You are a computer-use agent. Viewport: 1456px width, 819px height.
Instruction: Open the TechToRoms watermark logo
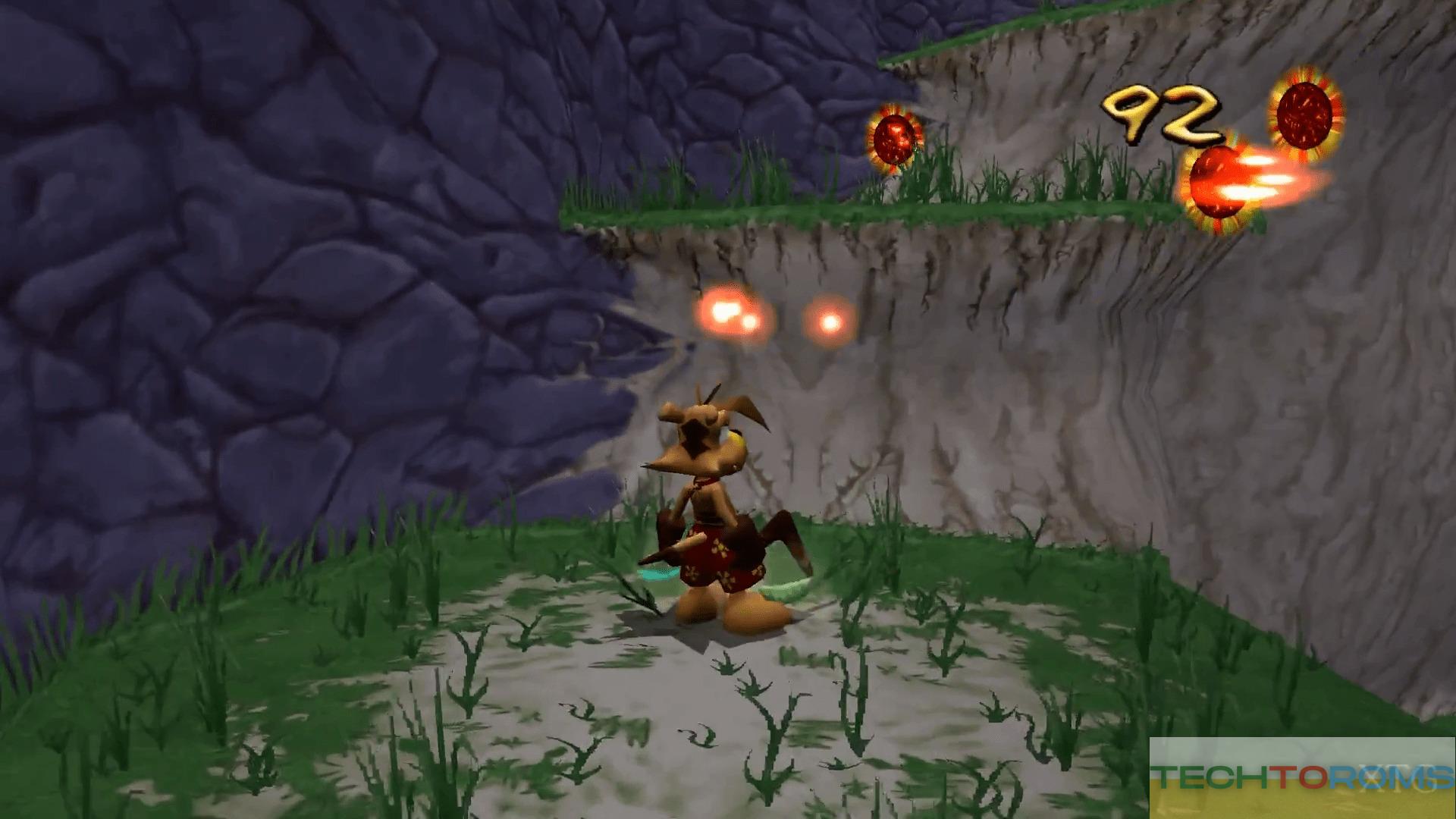(1302, 777)
